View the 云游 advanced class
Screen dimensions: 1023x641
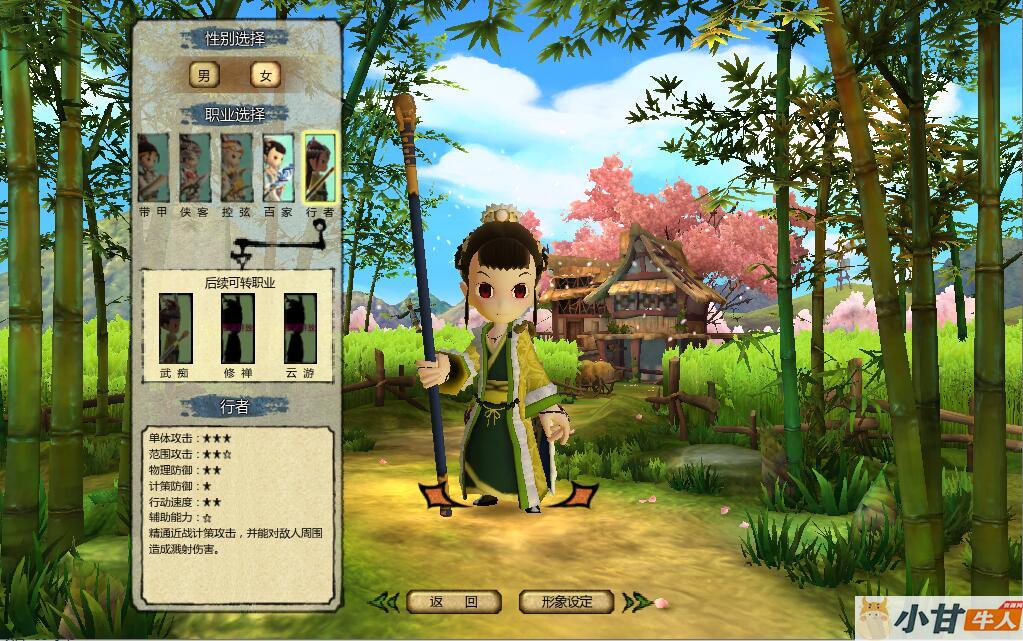[x=300, y=328]
